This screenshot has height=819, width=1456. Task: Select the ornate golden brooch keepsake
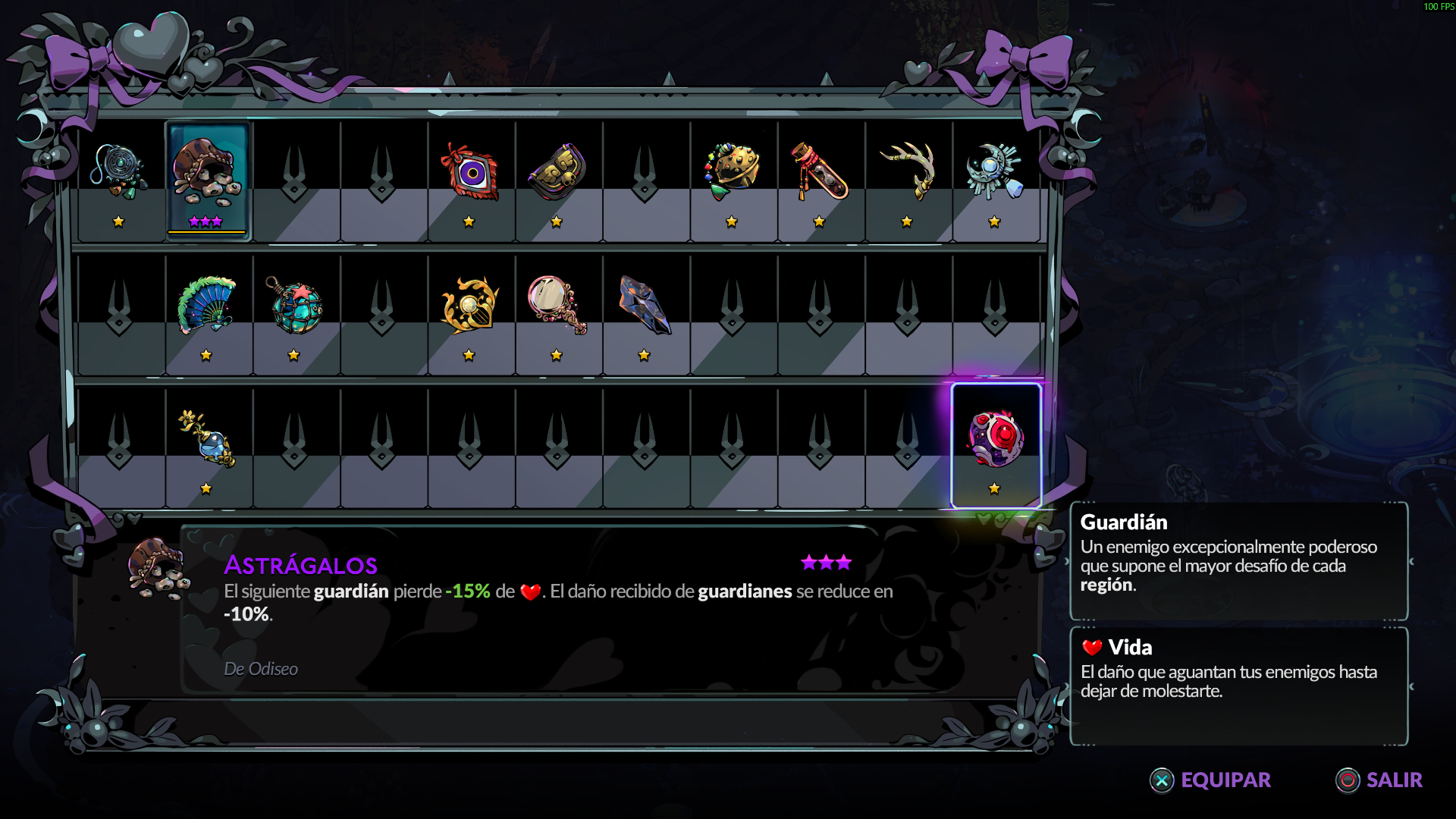469,305
